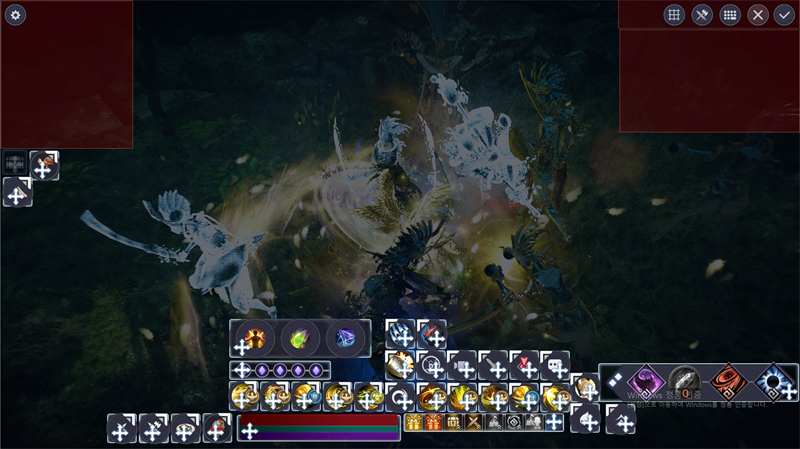The height and width of the screenshot is (449, 800).
Task: Click the crossed swords small icon
Action: [x=473, y=423]
